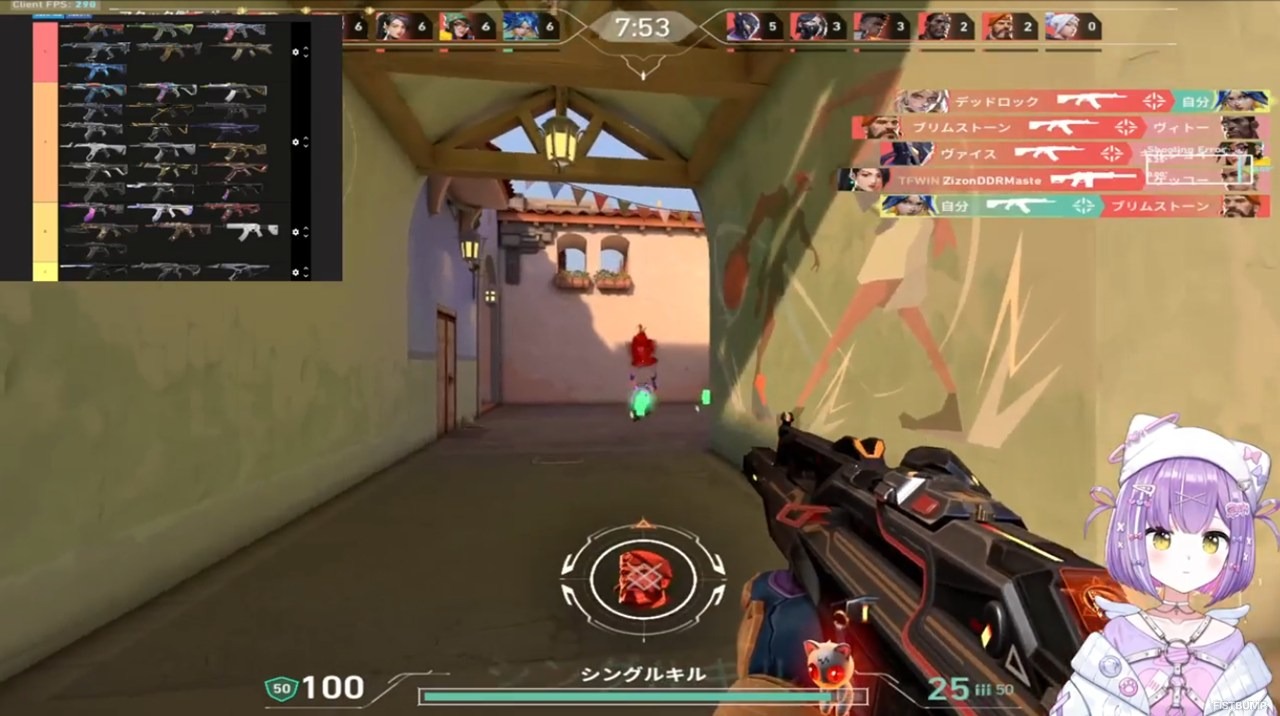Select the red tier label
1280x716 pixels.
pyautogui.click(x=45, y=51)
